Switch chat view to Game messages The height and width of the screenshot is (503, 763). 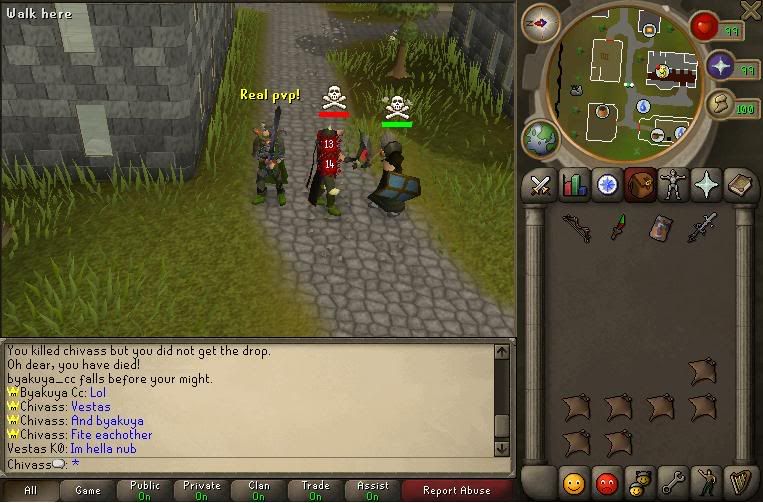click(x=88, y=490)
